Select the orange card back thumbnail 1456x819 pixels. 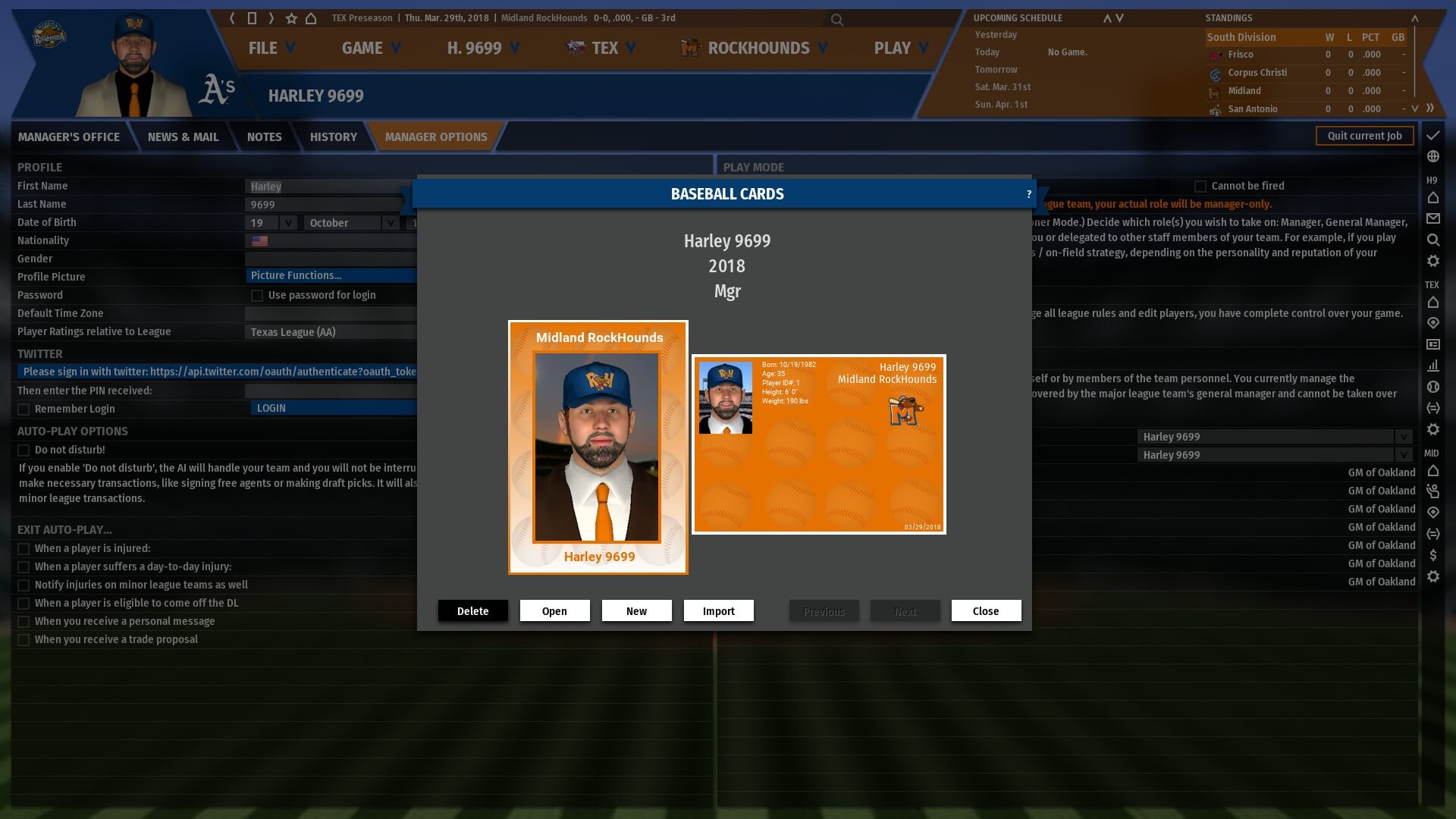point(818,444)
